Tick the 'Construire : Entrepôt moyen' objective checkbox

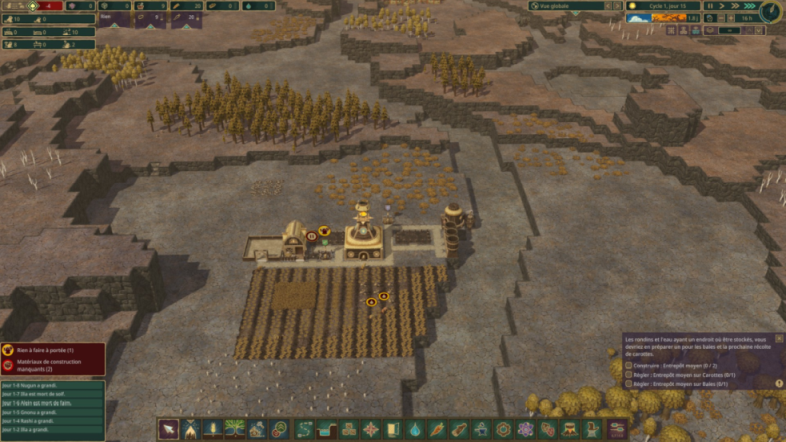point(628,365)
